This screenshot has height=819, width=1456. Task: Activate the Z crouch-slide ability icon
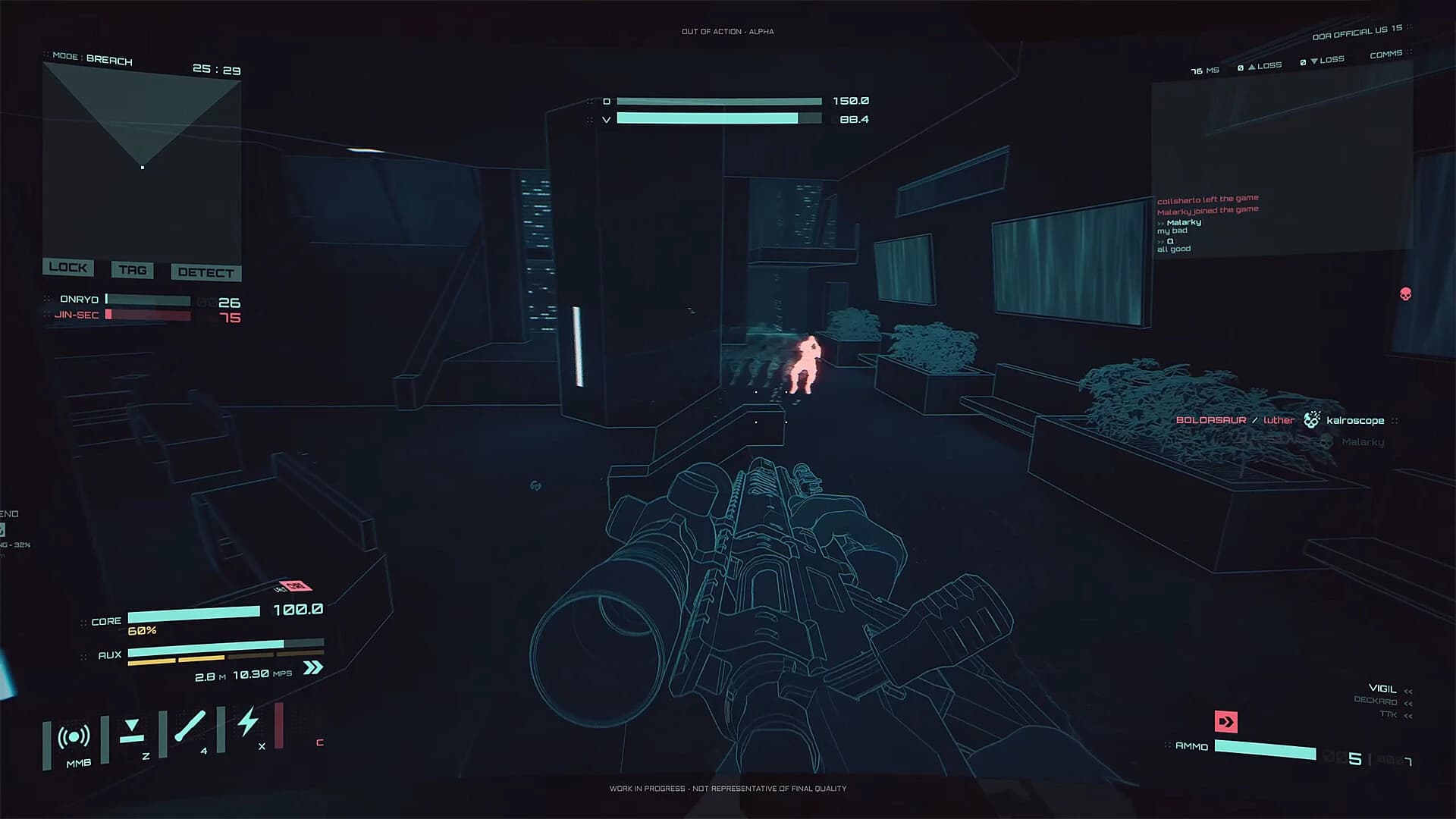click(132, 730)
